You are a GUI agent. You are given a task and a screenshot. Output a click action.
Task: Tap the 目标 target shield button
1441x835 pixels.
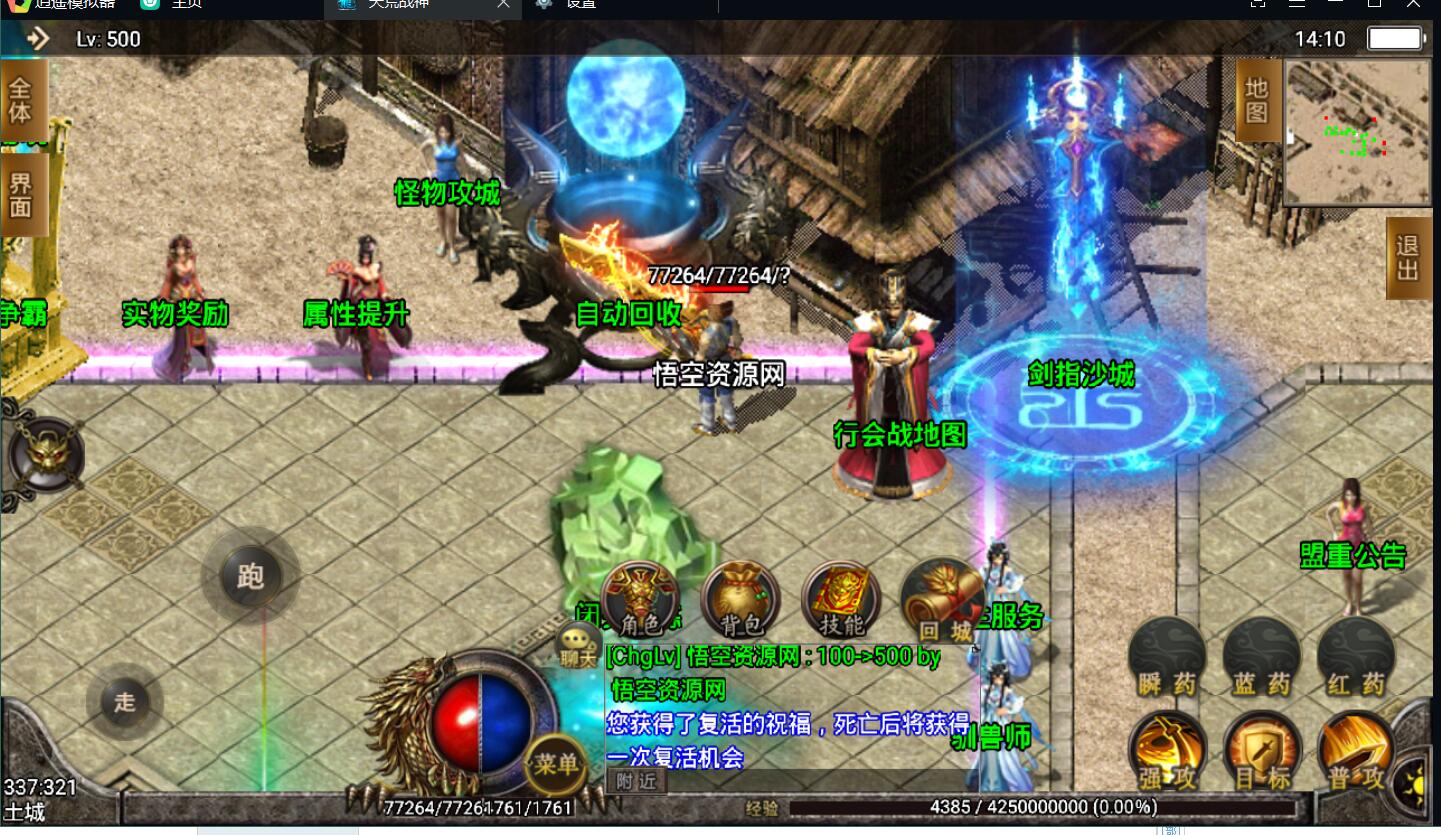point(1262,751)
